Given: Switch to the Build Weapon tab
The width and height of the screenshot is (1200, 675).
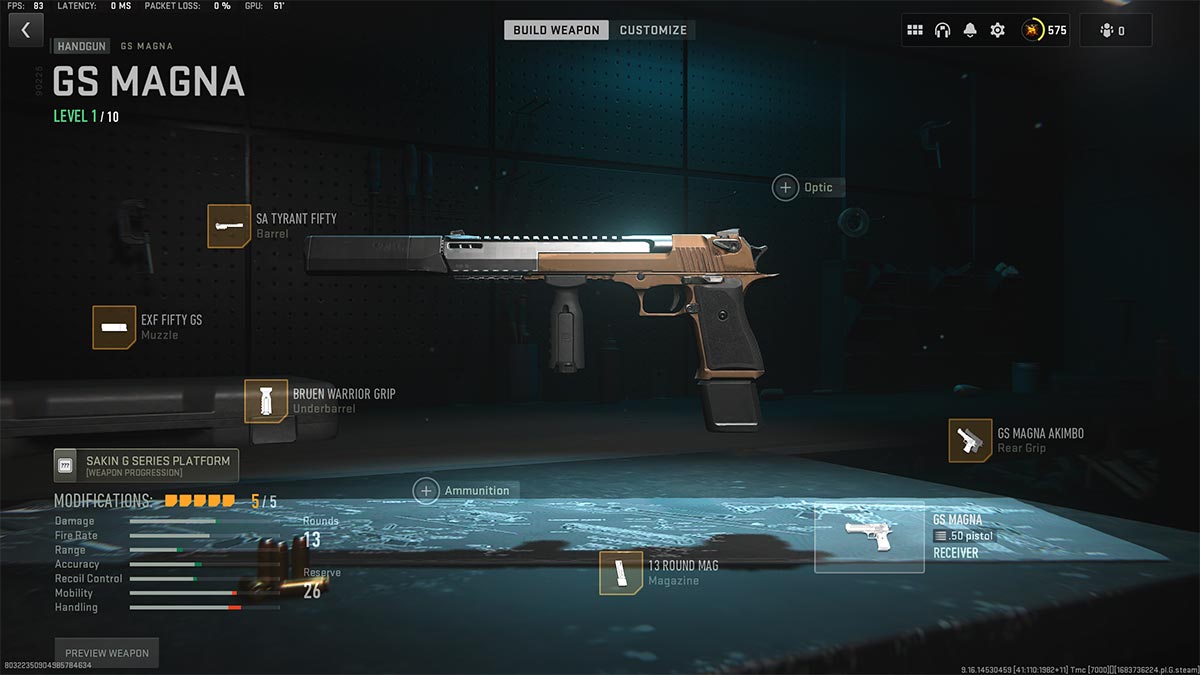Looking at the screenshot, I should pos(556,30).
